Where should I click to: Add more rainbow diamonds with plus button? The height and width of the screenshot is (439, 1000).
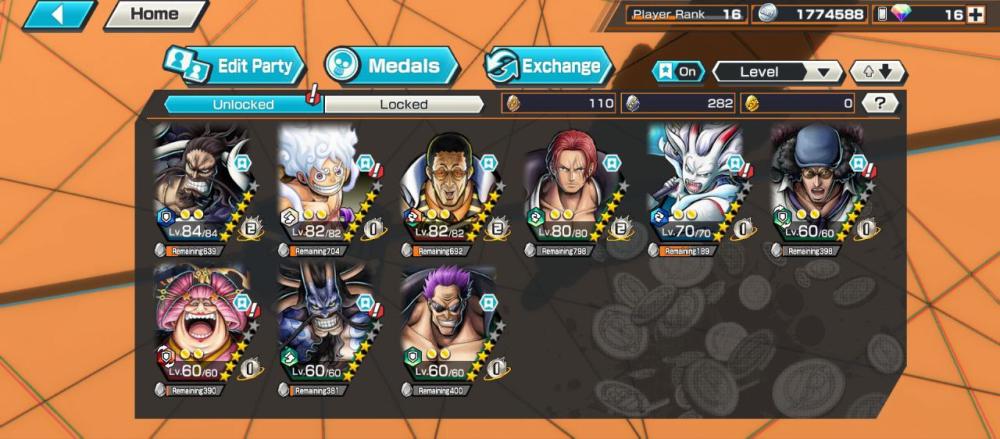[975, 15]
